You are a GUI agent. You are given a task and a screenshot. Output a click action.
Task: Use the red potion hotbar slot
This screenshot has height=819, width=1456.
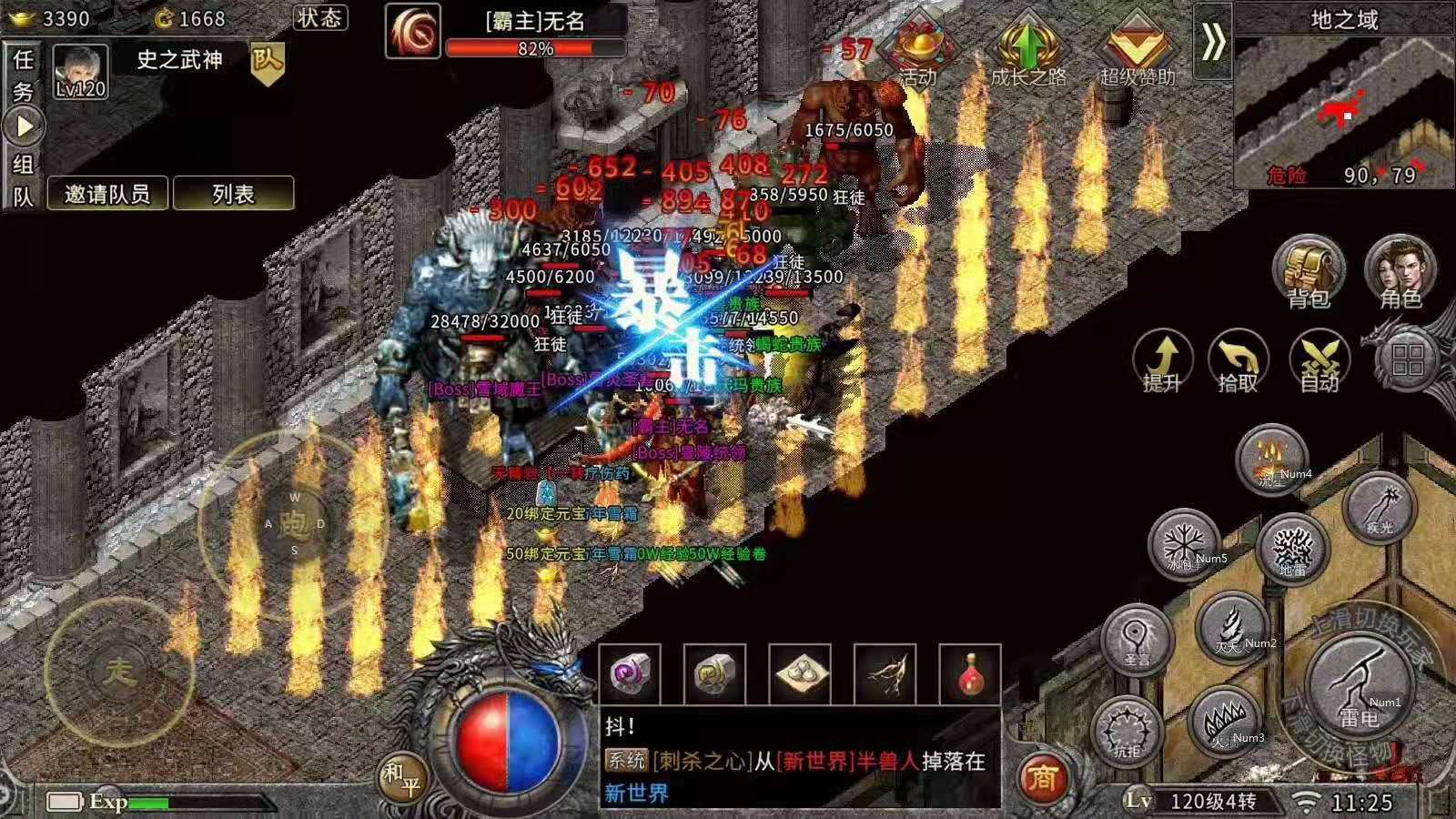pos(970,674)
